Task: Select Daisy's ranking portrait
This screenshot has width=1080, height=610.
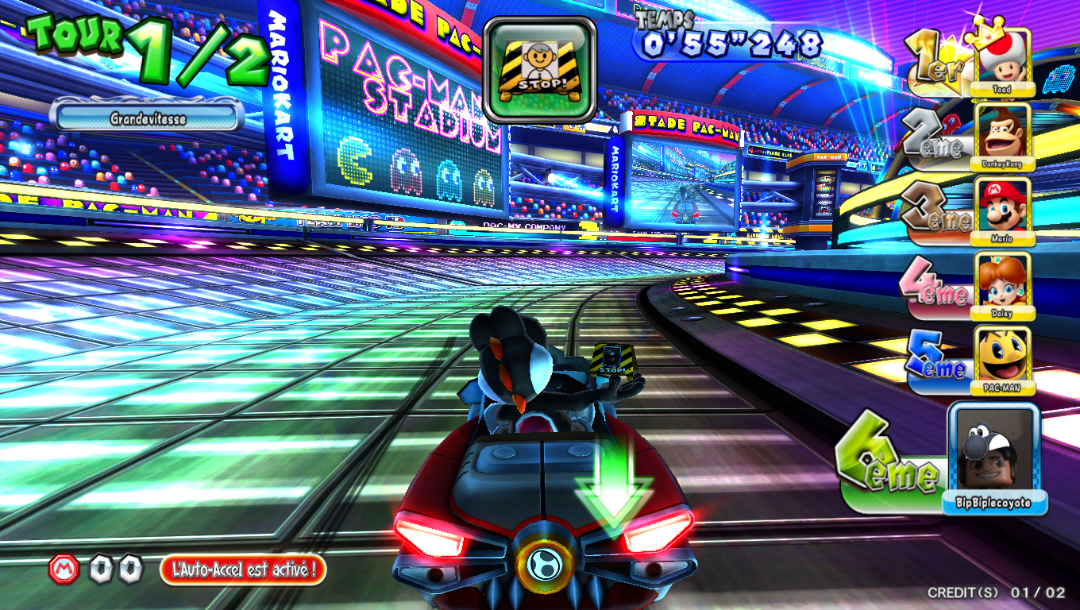Action: [1002, 283]
